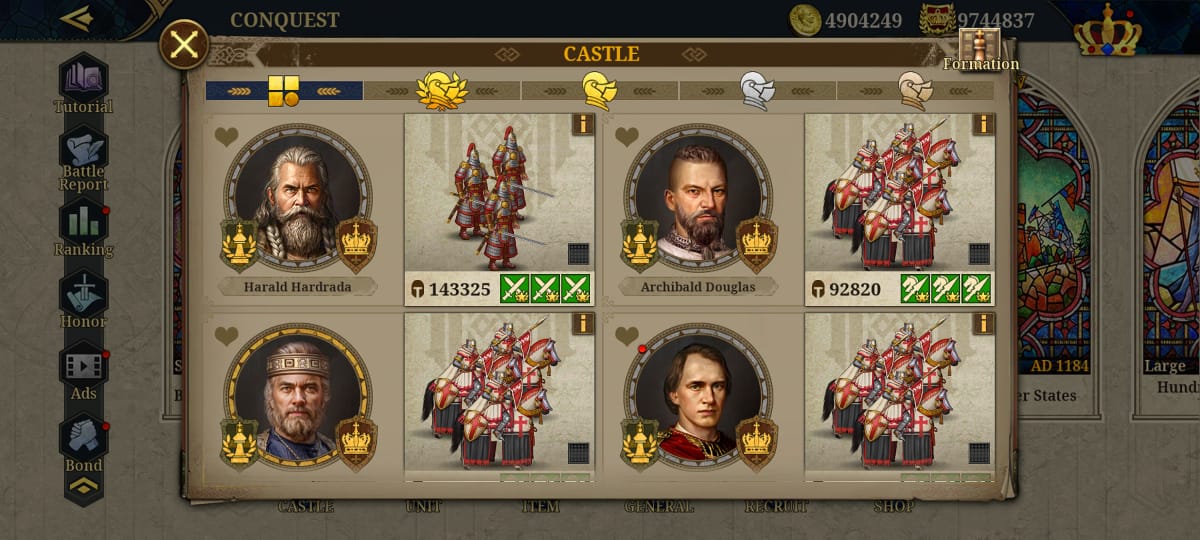Show info for Harald Hardrada's infantry unit
Screen dimensions: 1200x540
(x=582, y=124)
